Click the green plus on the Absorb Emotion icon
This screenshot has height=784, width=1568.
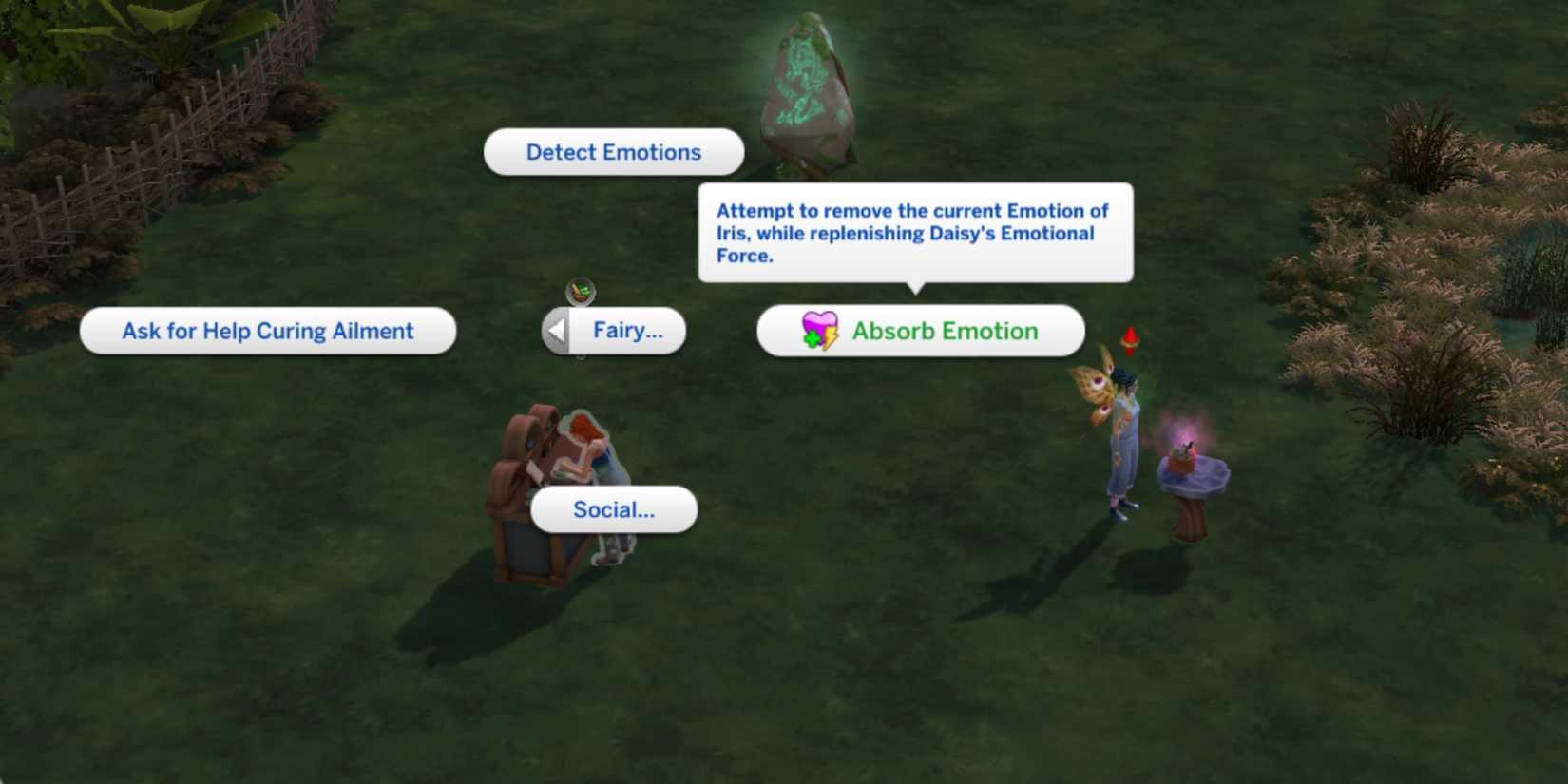point(810,338)
